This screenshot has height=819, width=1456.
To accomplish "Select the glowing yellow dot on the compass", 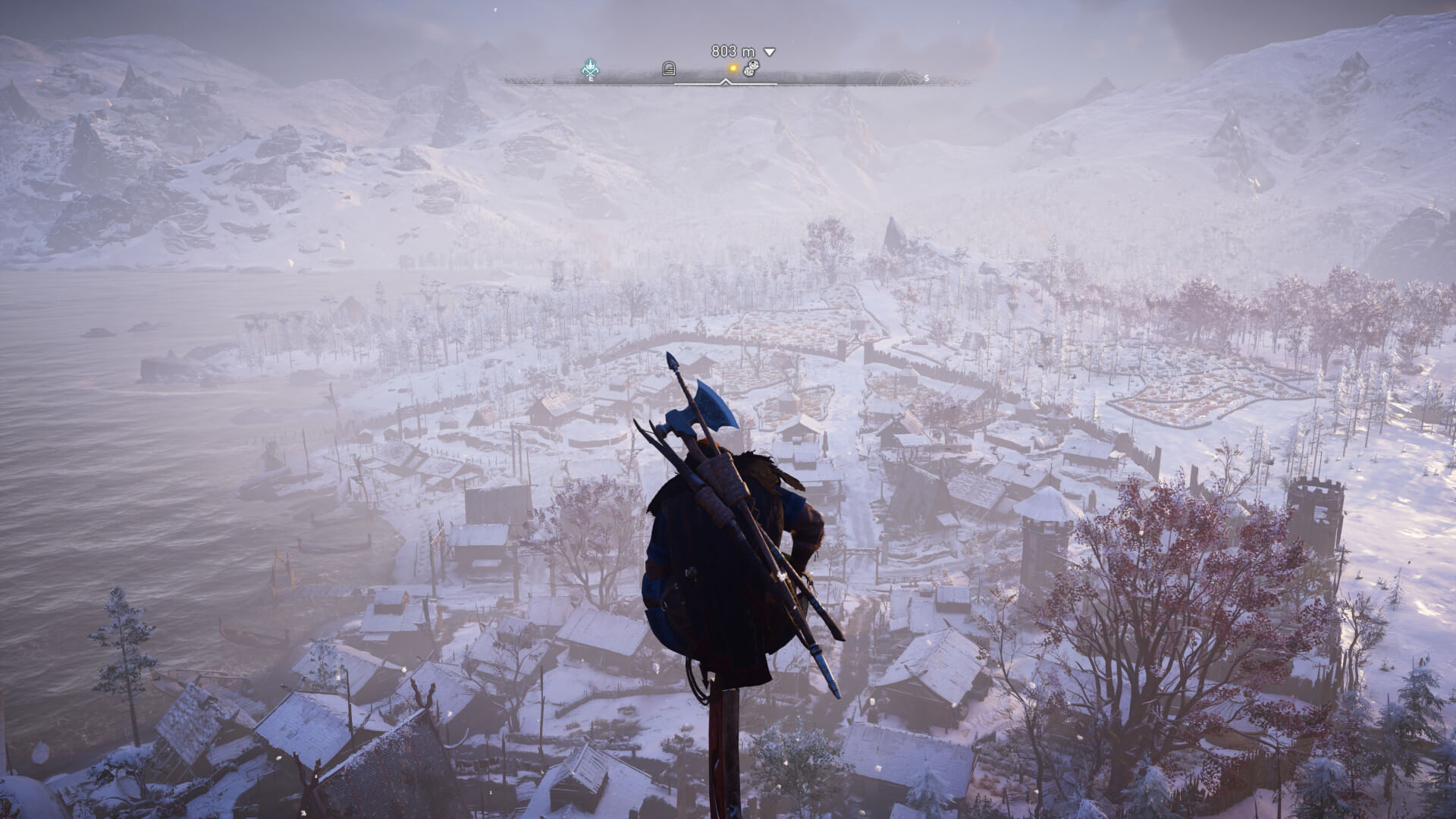I will (x=733, y=68).
